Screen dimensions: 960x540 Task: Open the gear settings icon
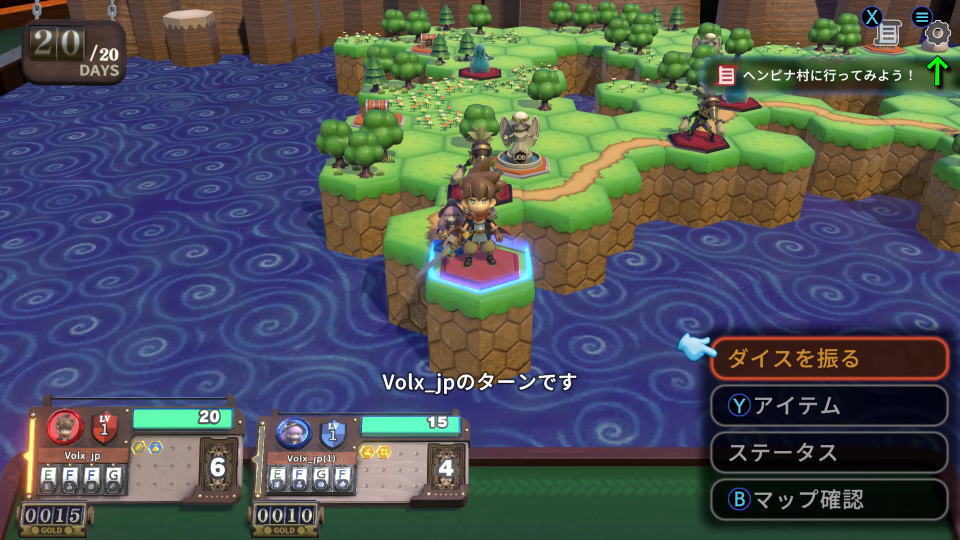coord(936,33)
